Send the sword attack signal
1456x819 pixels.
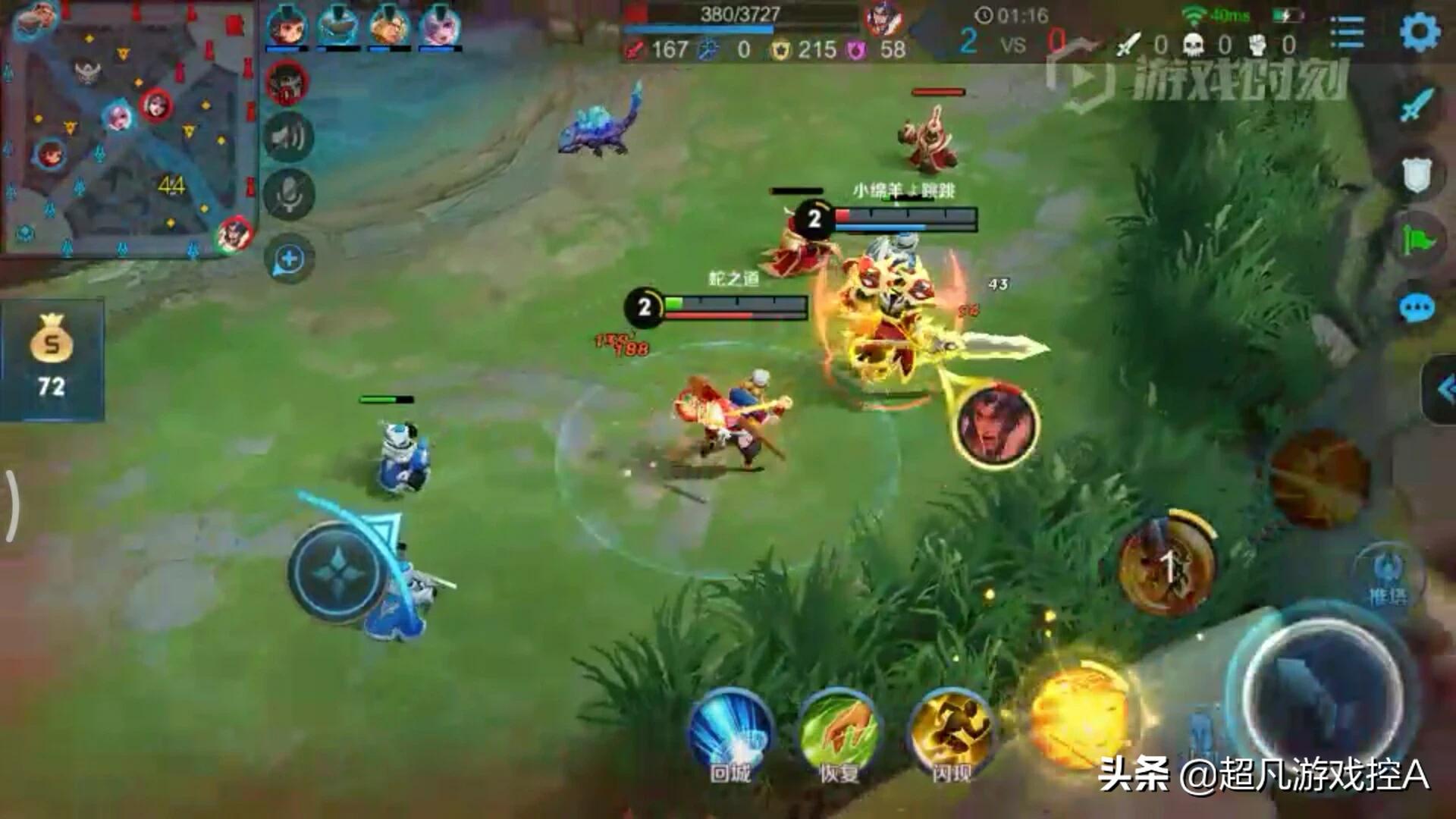coord(1416,105)
